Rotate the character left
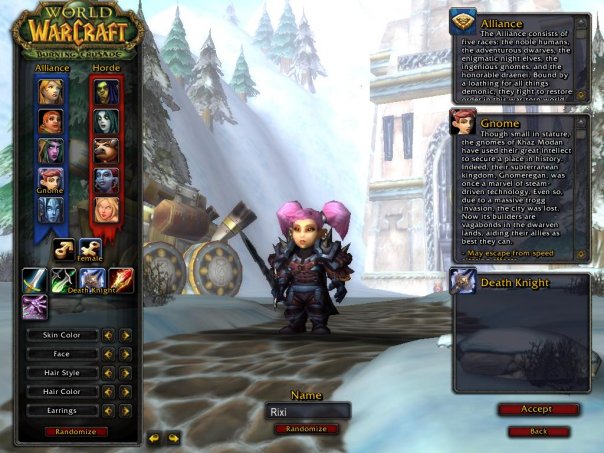The width and height of the screenshot is (604, 453). [x=155, y=437]
